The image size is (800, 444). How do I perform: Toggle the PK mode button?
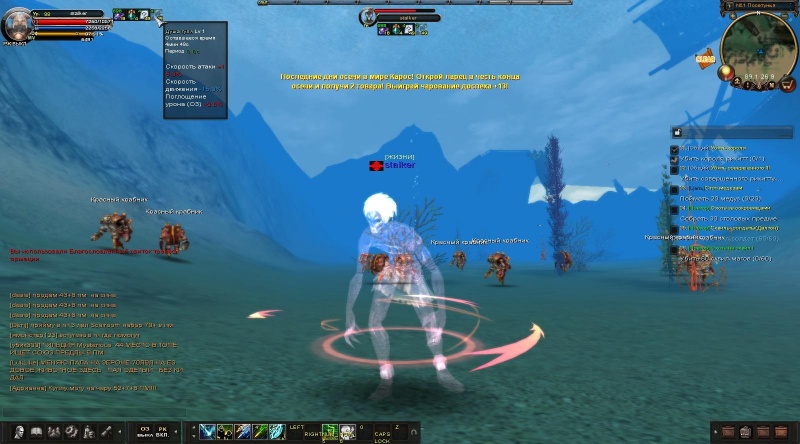coord(162,432)
